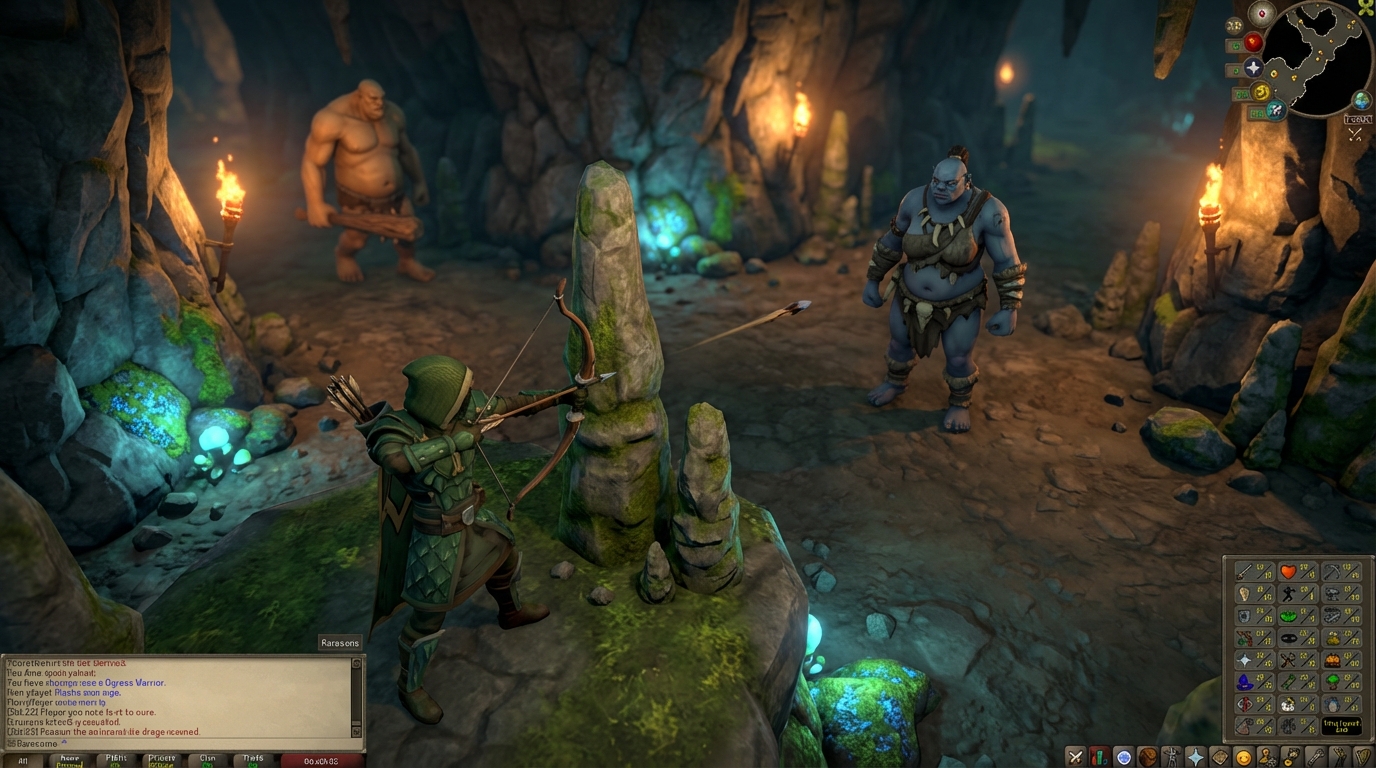Open the magic spellbook tab

pos(1220,756)
